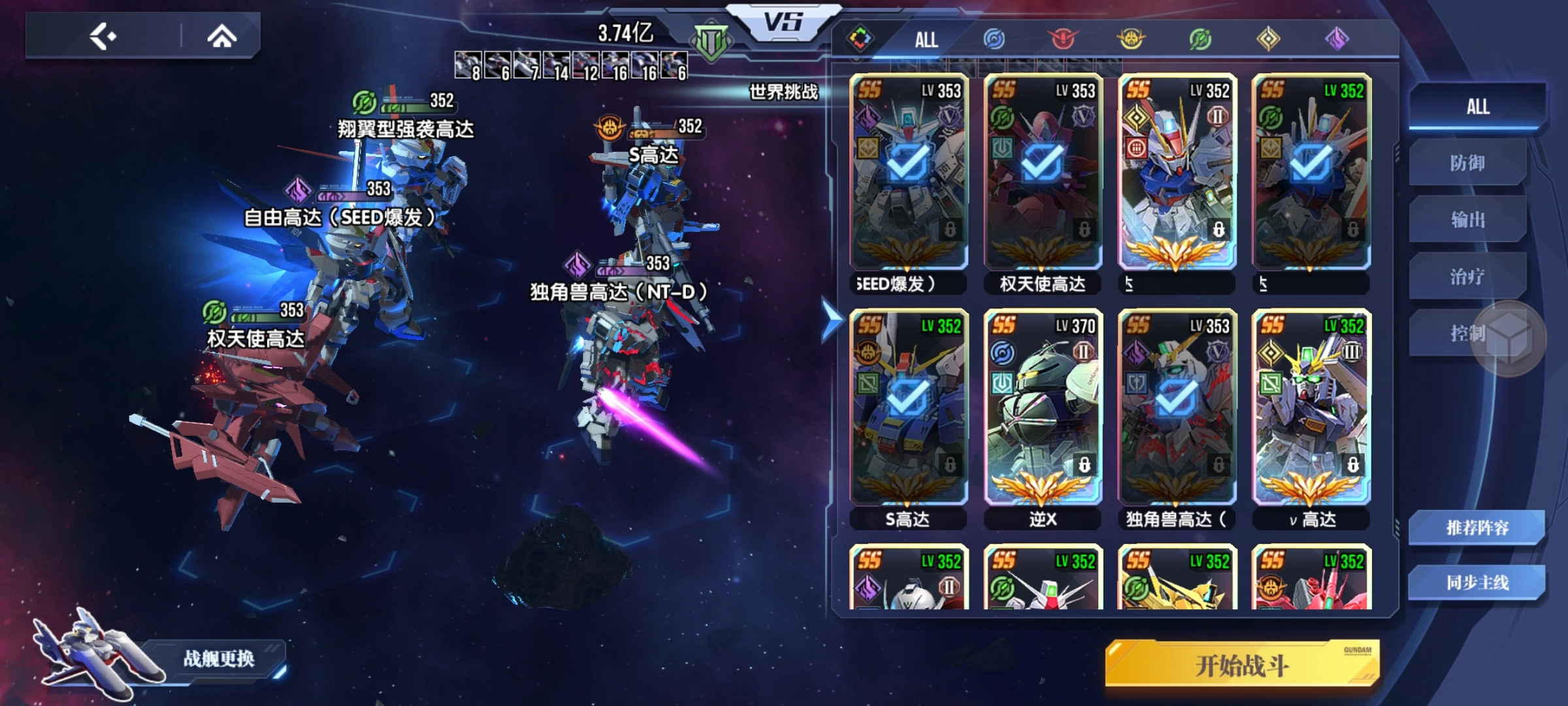The height and width of the screenshot is (706, 1568).
Task: Filter units by 防御 defense role
Action: tap(1467, 163)
